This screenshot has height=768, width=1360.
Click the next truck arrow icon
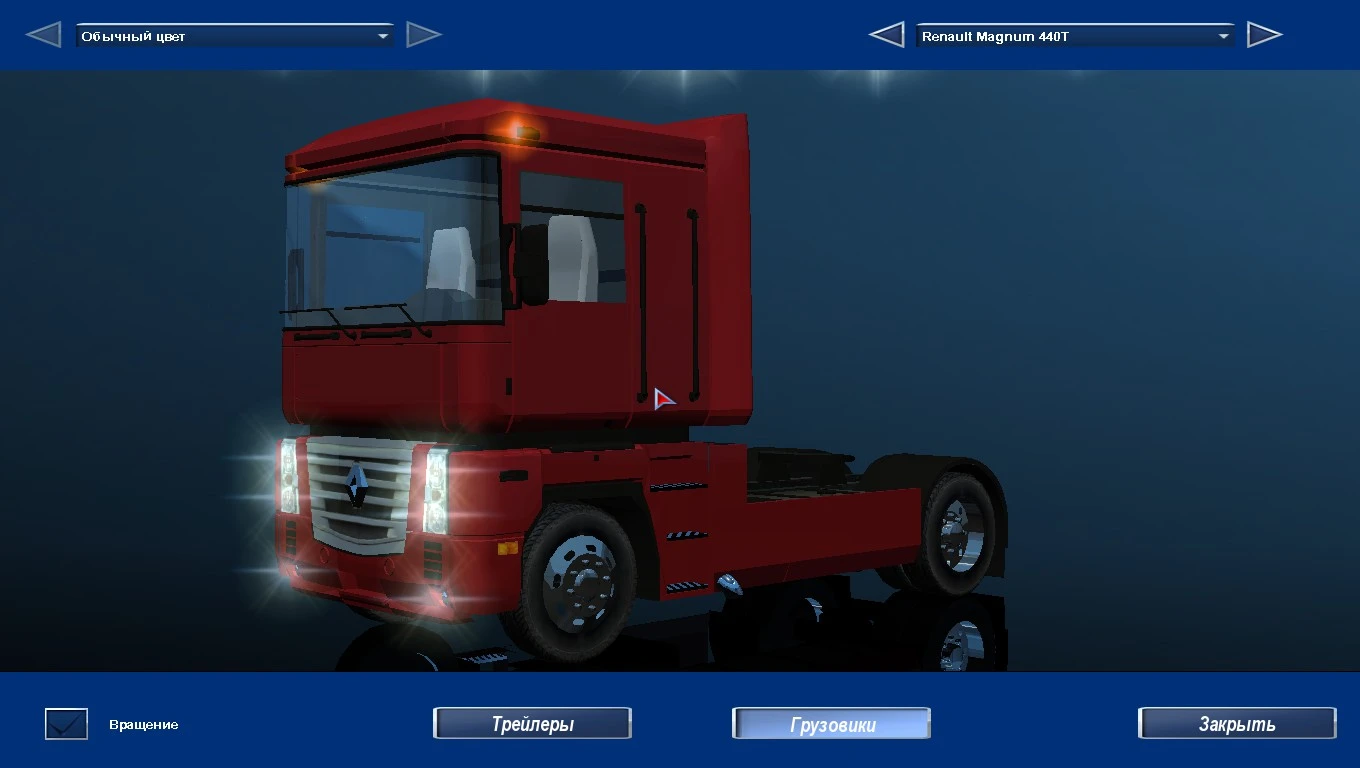click(x=1265, y=33)
